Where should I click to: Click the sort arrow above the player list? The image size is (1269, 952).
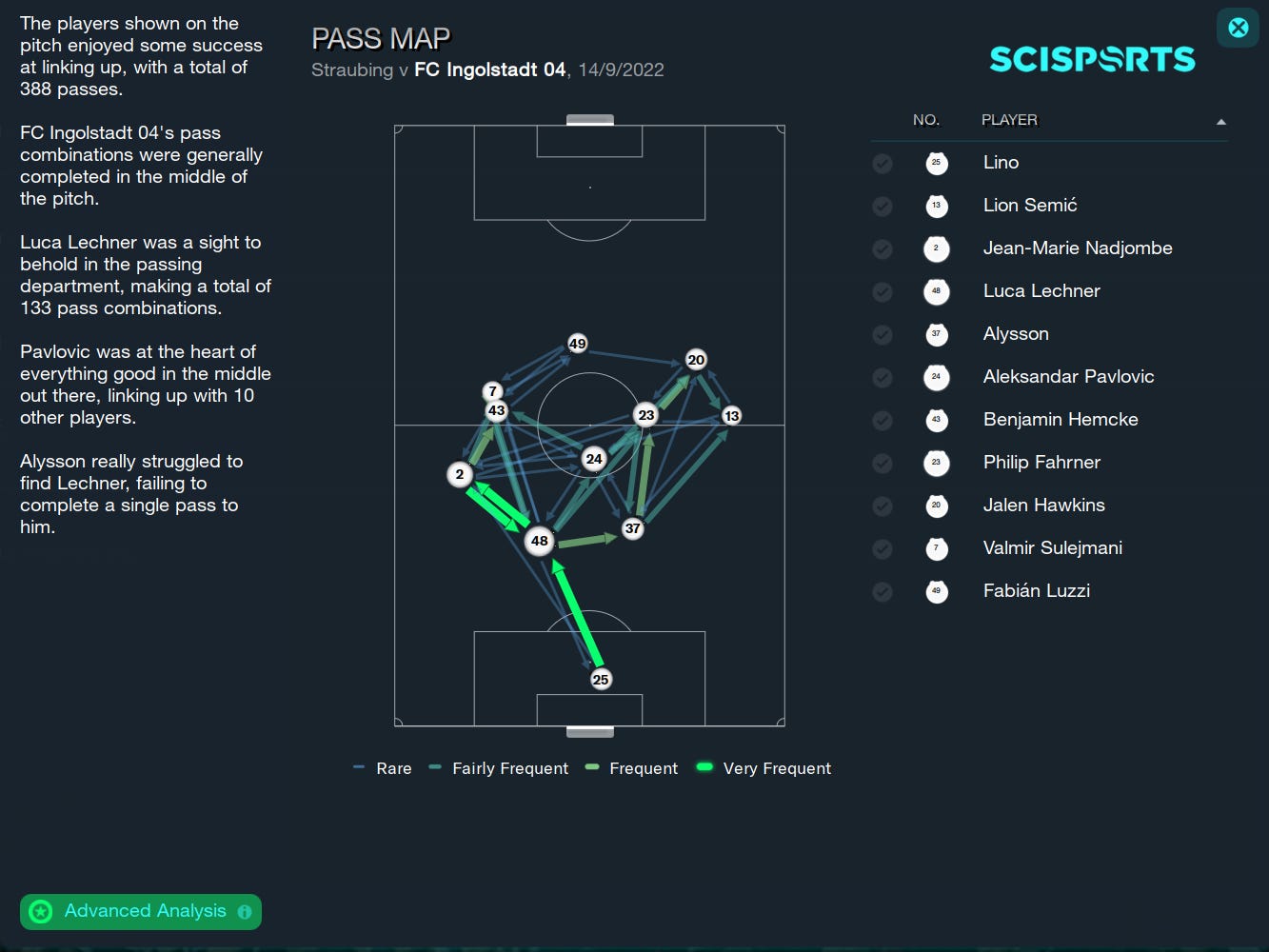1220,121
